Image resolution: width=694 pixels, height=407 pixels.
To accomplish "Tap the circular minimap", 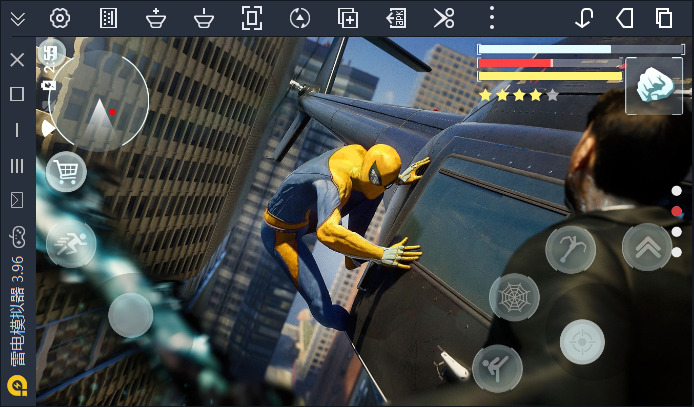I will click(x=99, y=102).
